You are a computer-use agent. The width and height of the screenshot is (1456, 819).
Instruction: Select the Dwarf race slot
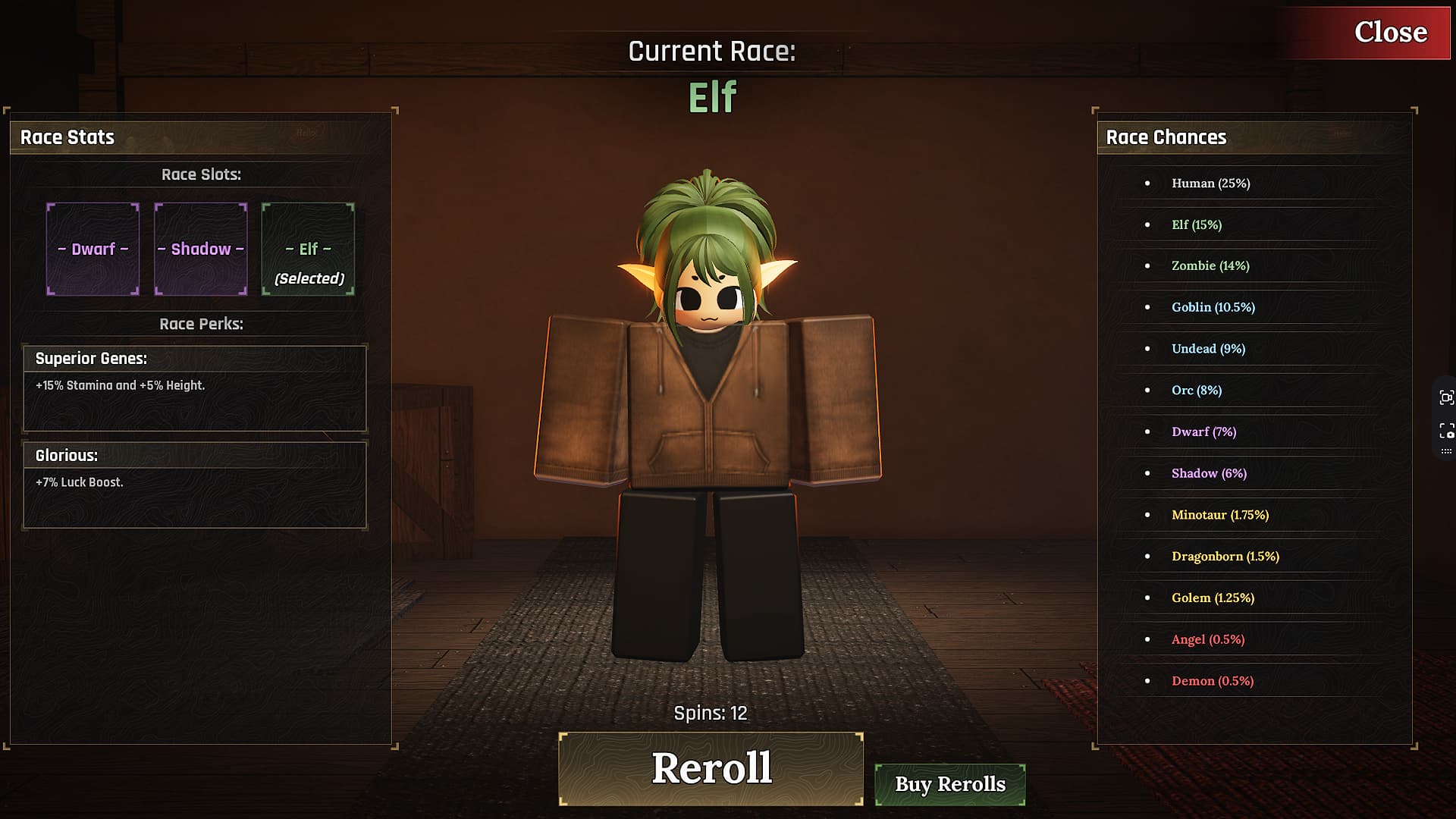point(93,249)
